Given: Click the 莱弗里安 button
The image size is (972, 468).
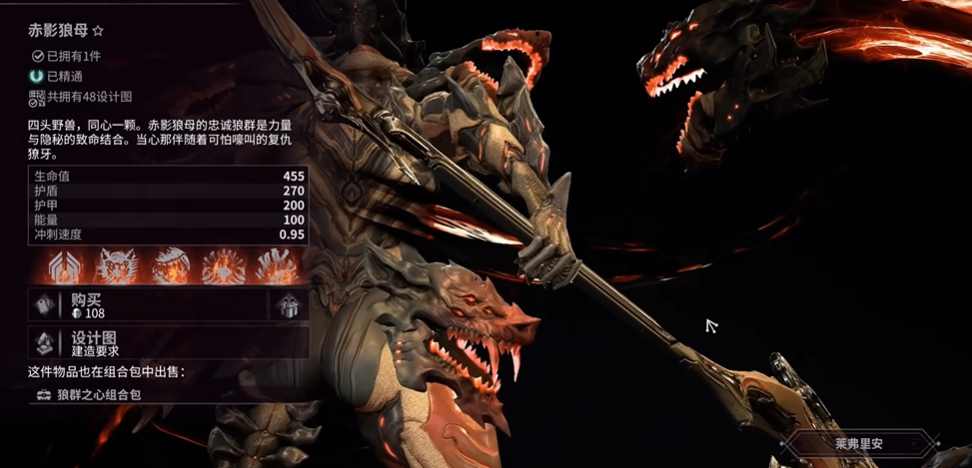Looking at the screenshot, I should point(861,443).
